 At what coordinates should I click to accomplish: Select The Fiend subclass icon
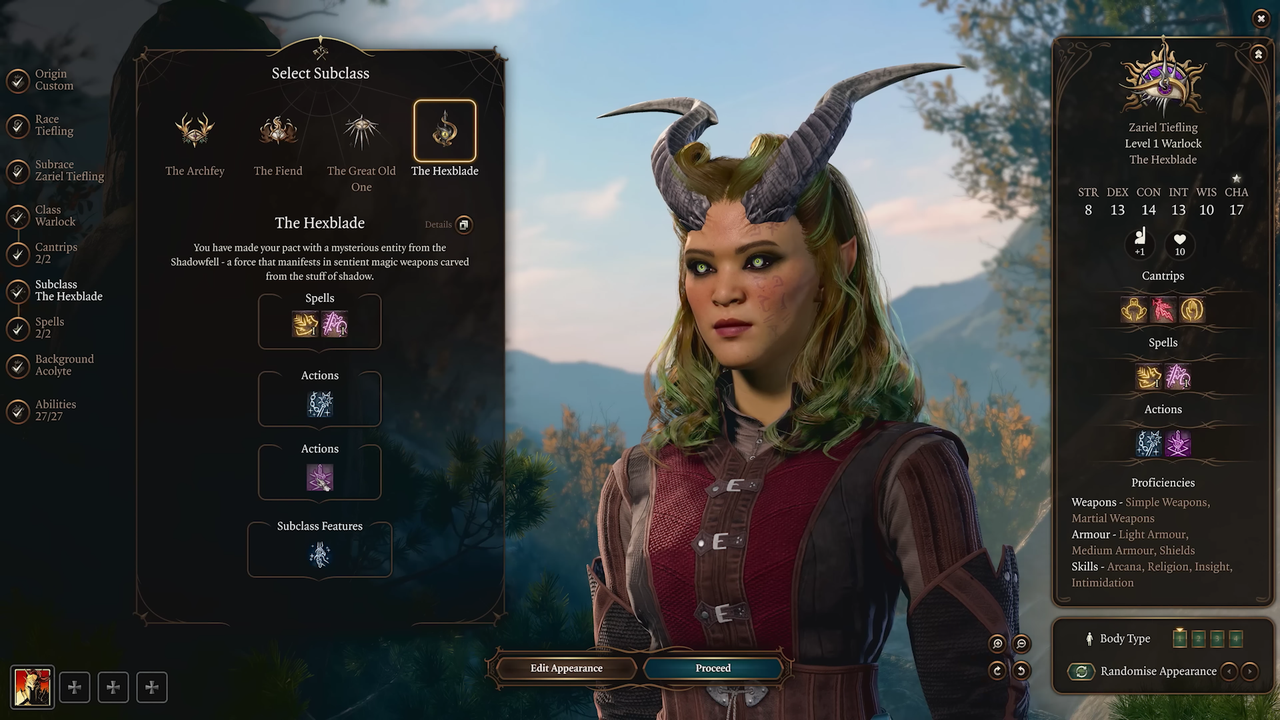(277, 130)
